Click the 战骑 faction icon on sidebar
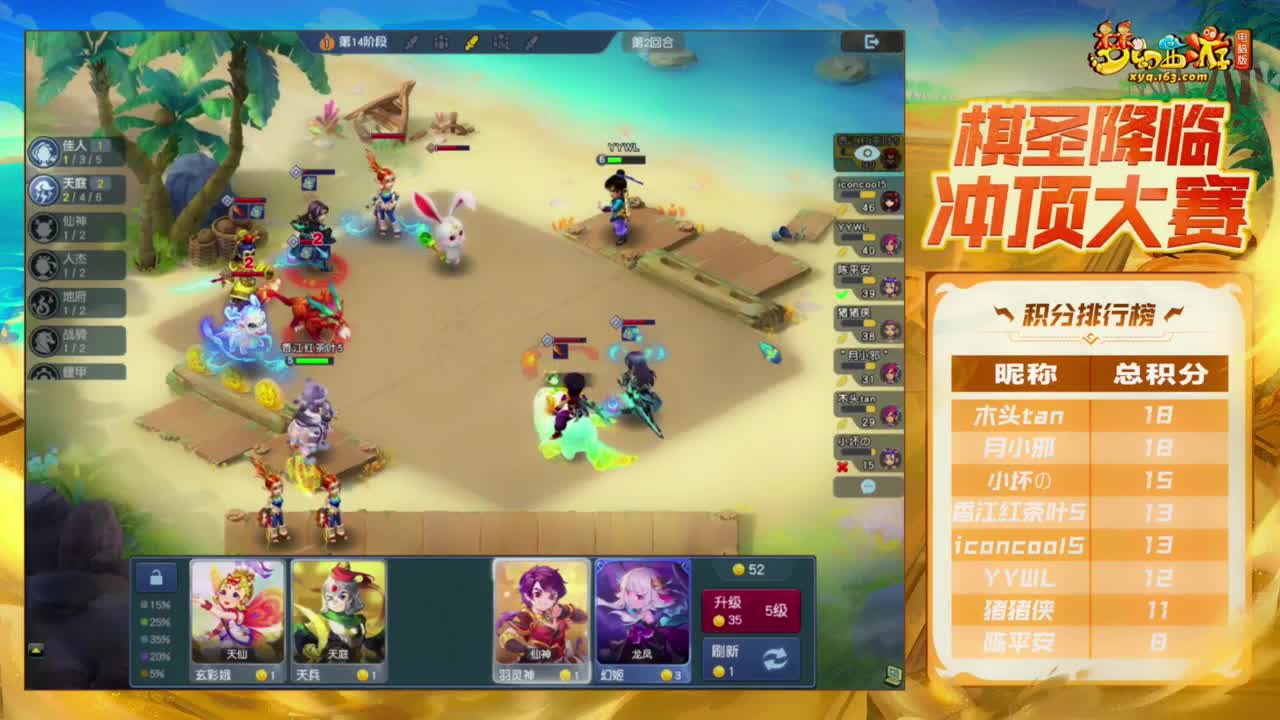This screenshot has width=1280, height=720. 42,338
